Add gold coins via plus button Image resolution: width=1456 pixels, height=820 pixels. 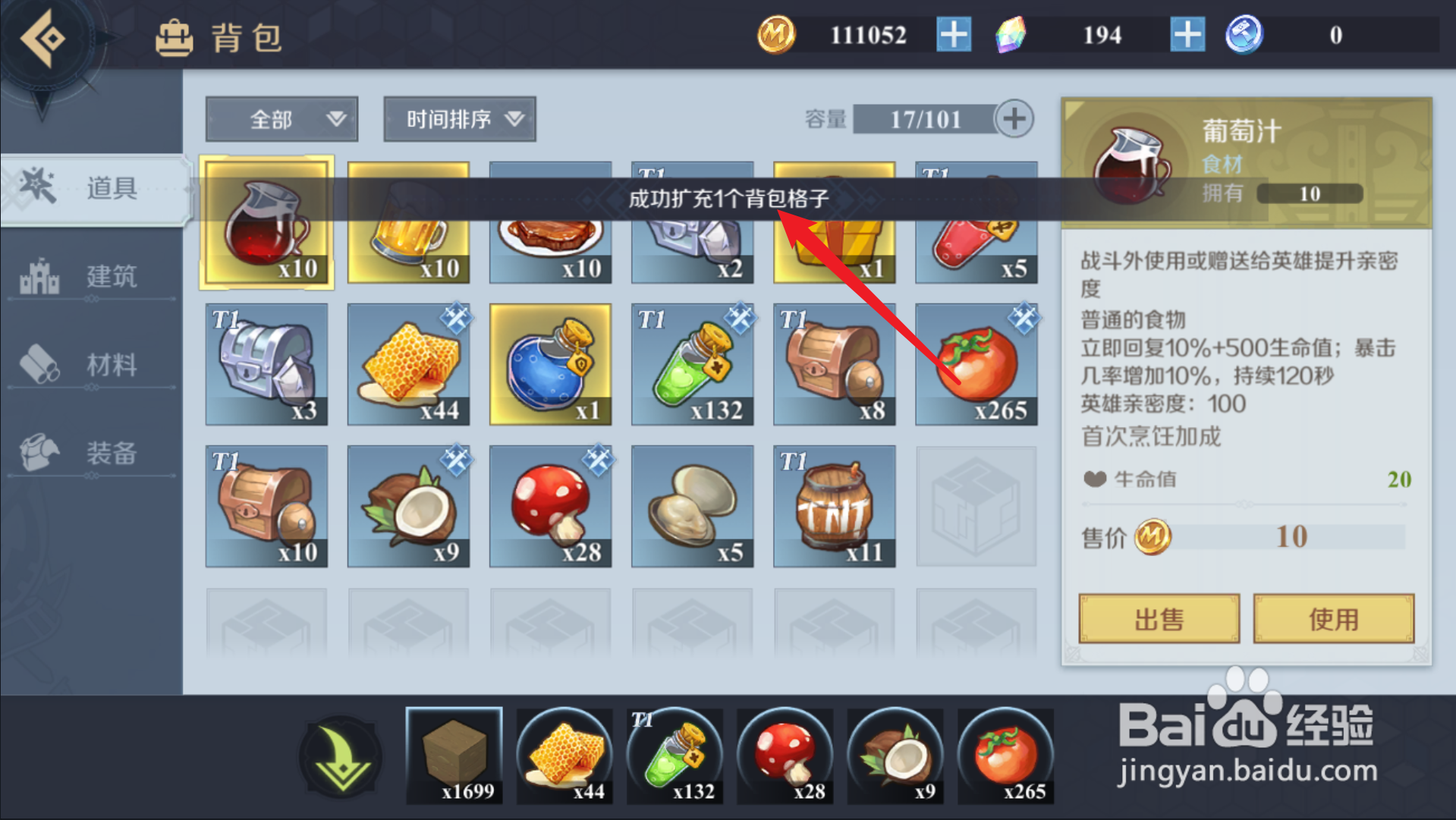tap(953, 35)
